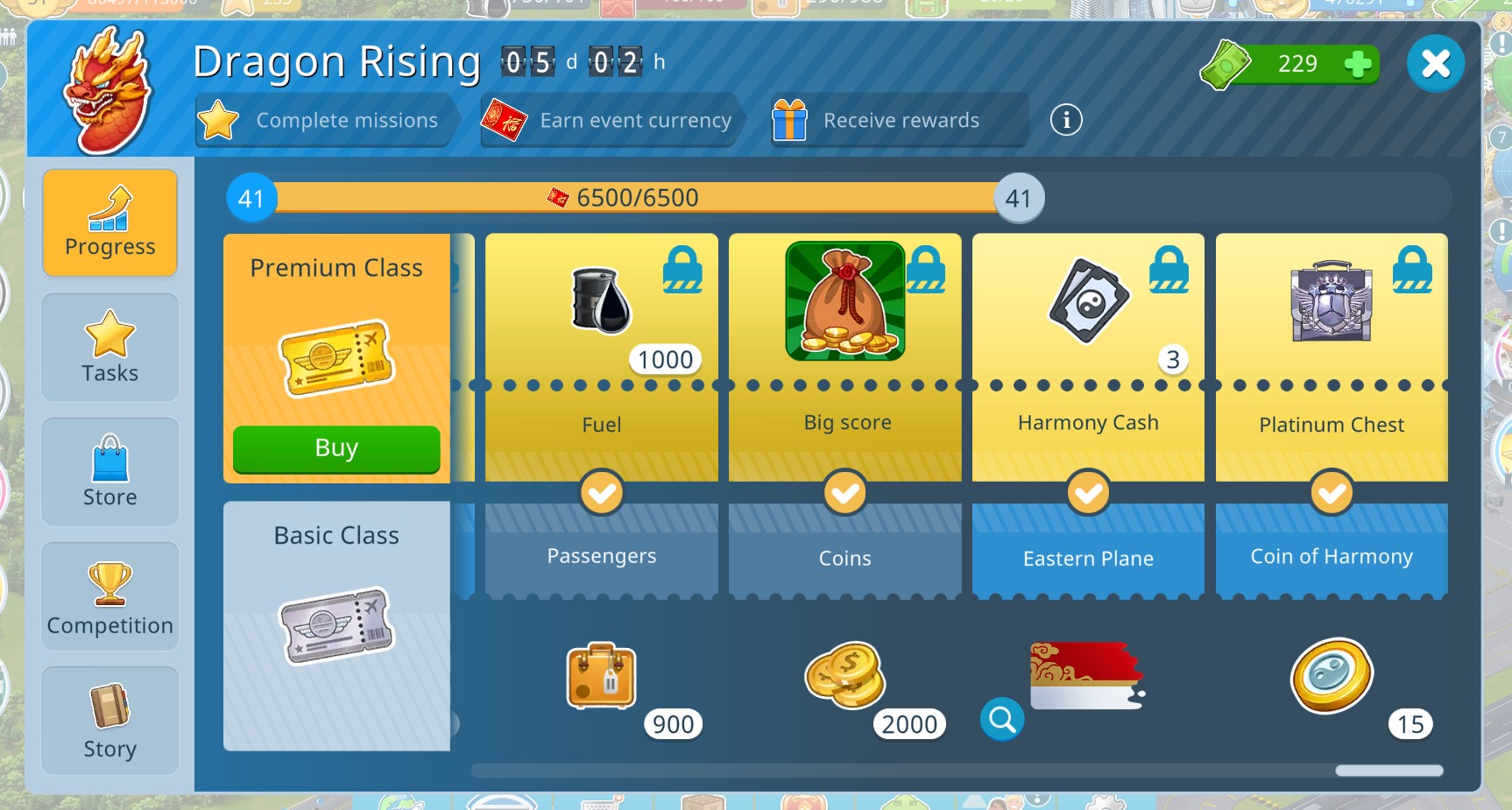Click the Earn event currency step
1512x810 pixels.
point(611,120)
